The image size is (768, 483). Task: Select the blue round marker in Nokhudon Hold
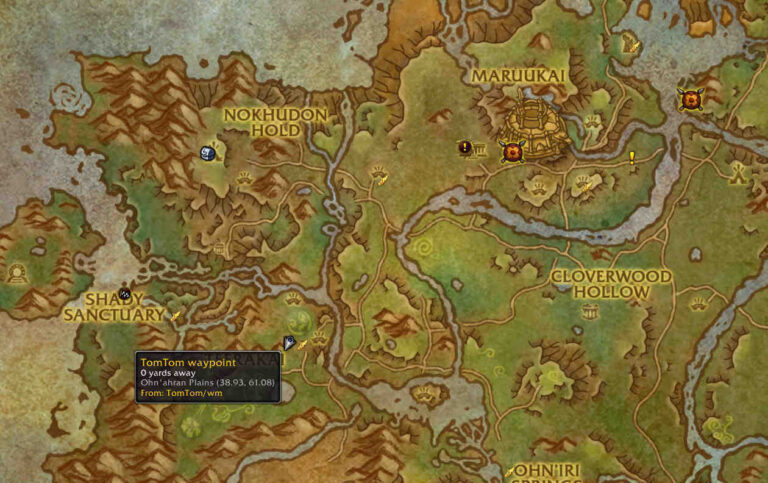pyautogui.click(x=208, y=153)
